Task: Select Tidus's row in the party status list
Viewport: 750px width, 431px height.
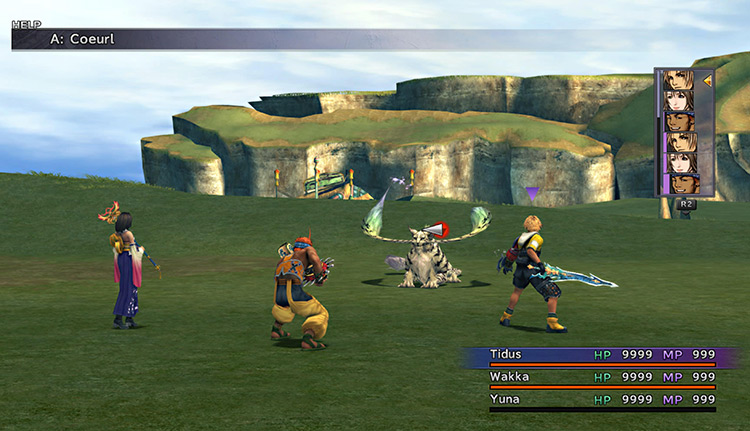Action: pos(602,354)
